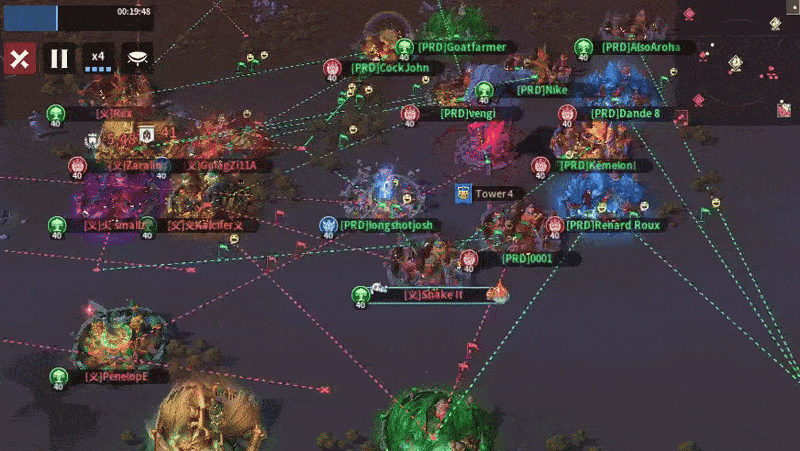Viewport: 800px width, 451px height.
Task: Select [PRD]Dande 8's nameplate
Action: (625, 114)
